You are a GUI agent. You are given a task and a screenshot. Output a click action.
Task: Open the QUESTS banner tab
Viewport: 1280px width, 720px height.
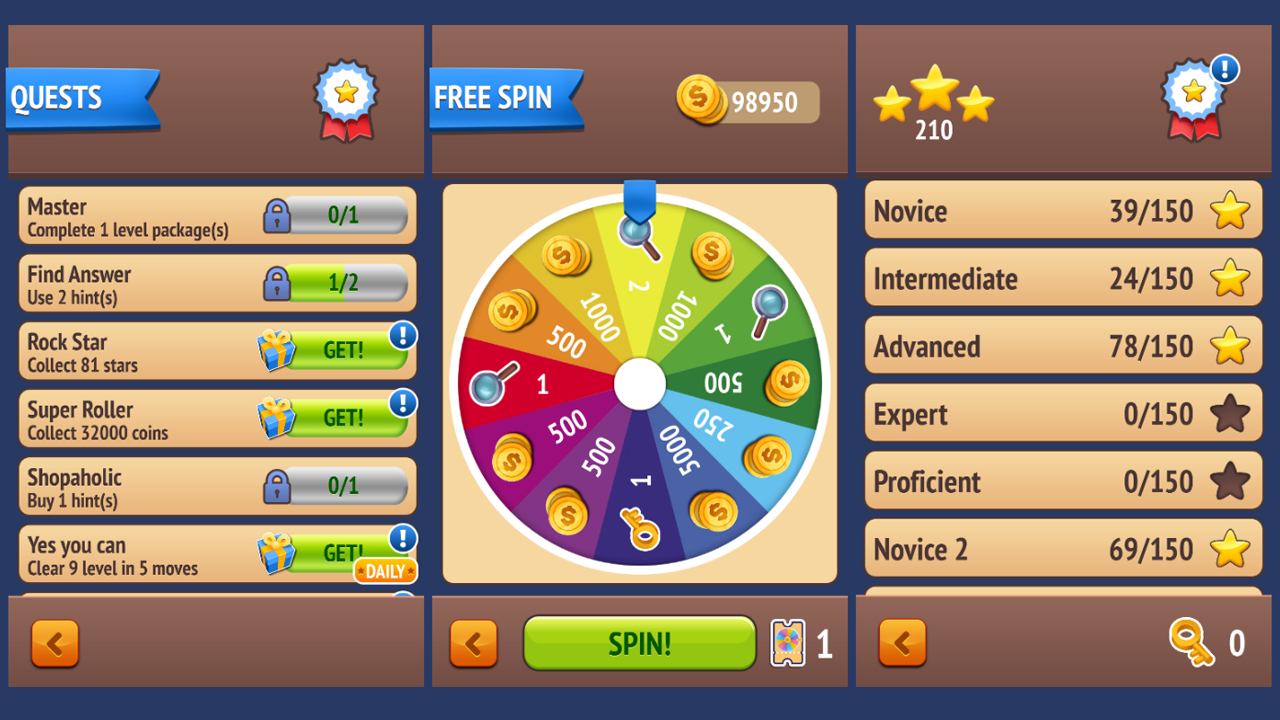(80, 97)
